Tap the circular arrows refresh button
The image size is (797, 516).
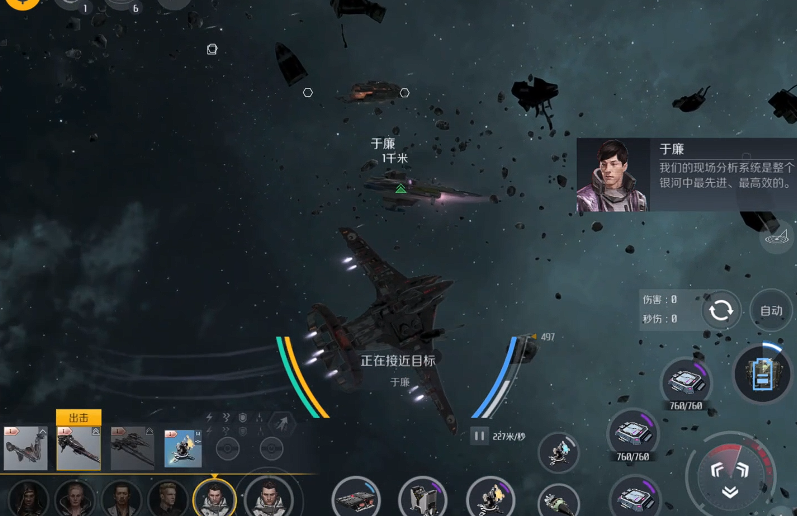[x=720, y=310]
